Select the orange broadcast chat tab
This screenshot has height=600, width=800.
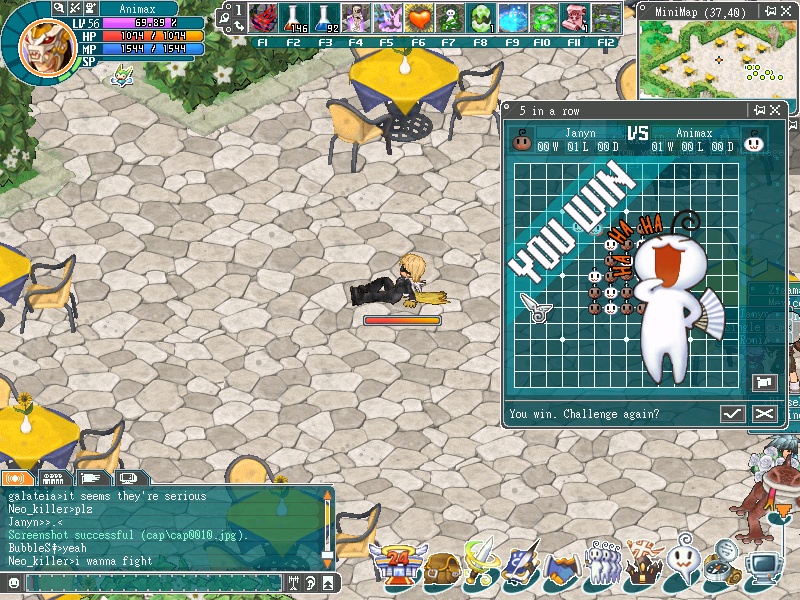tap(17, 478)
